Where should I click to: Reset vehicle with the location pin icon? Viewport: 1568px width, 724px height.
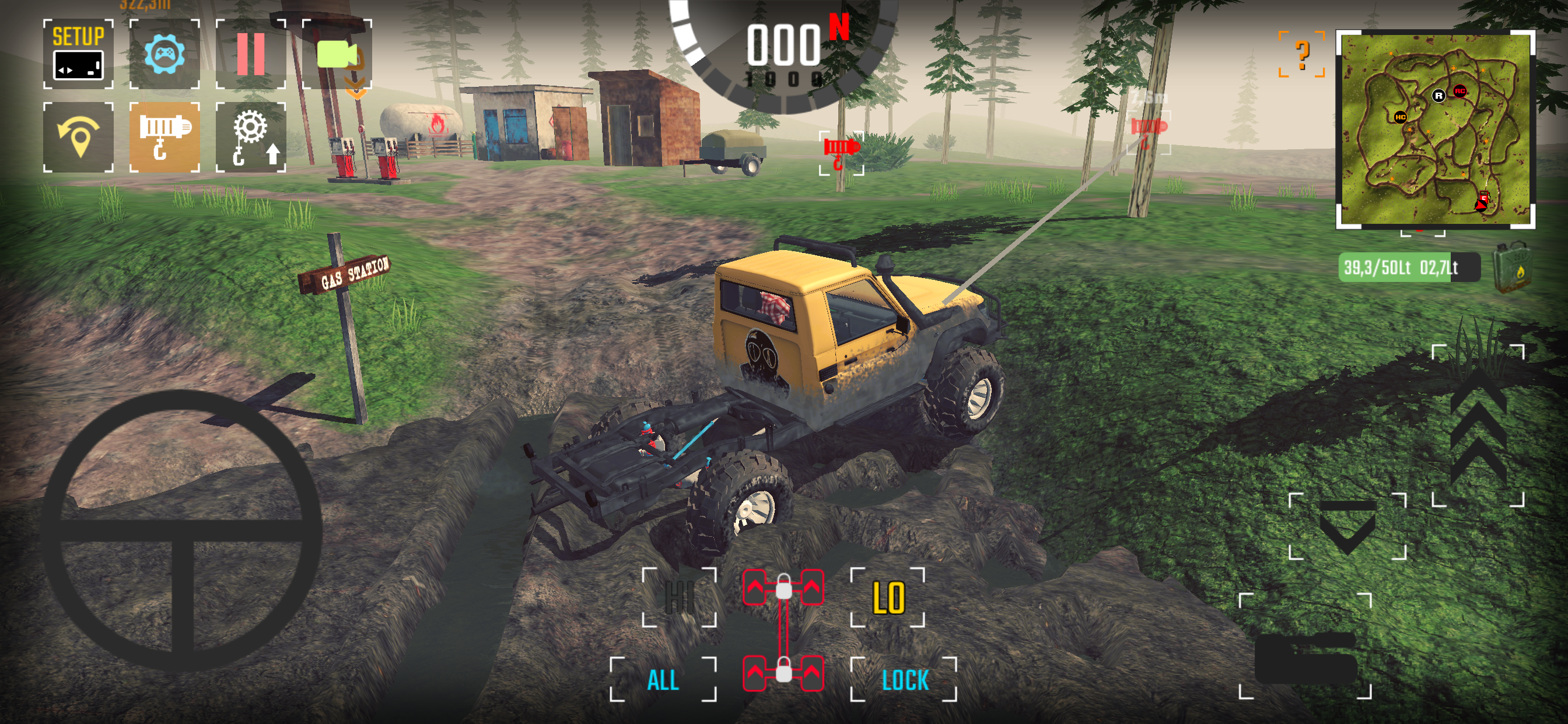78,137
